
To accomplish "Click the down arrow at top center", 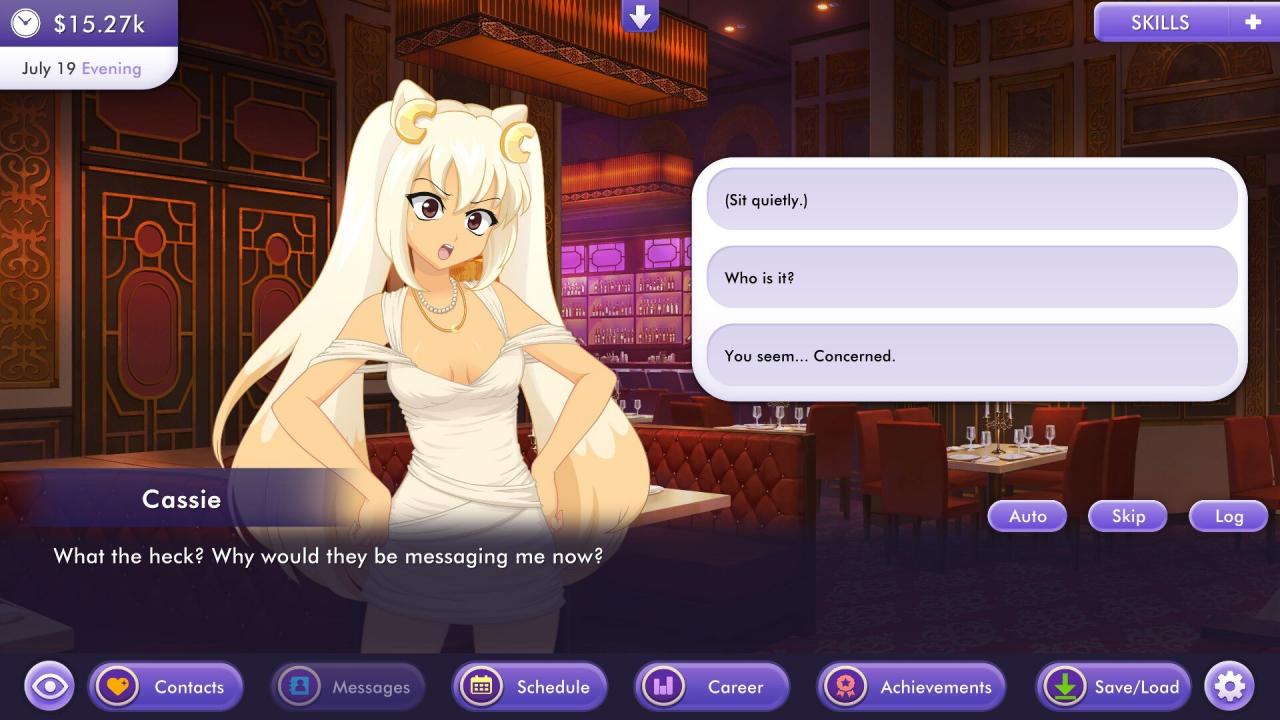I will [x=640, y=15].
